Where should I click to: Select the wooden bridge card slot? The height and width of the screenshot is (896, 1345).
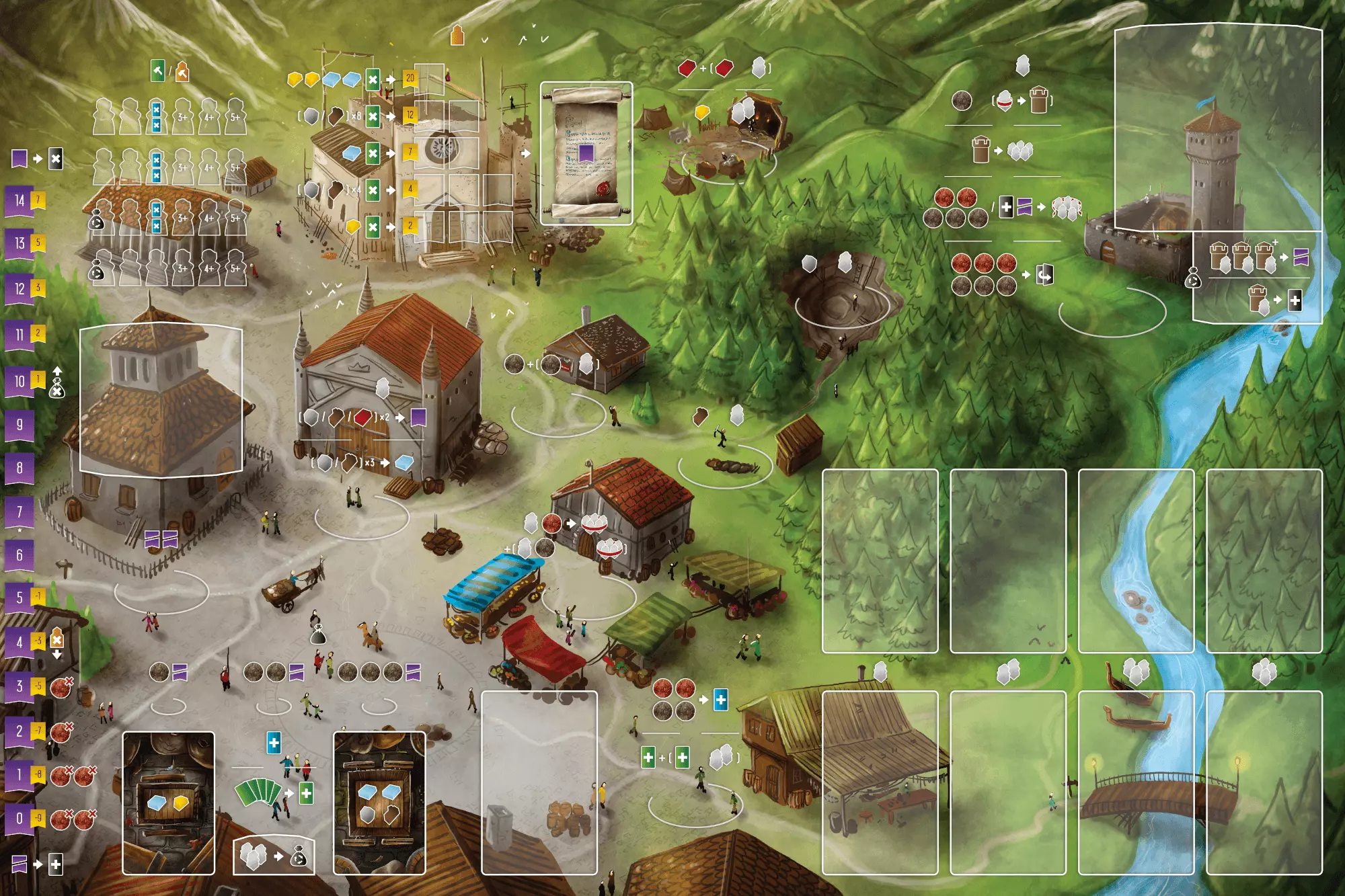click(x=1136, y=782)
